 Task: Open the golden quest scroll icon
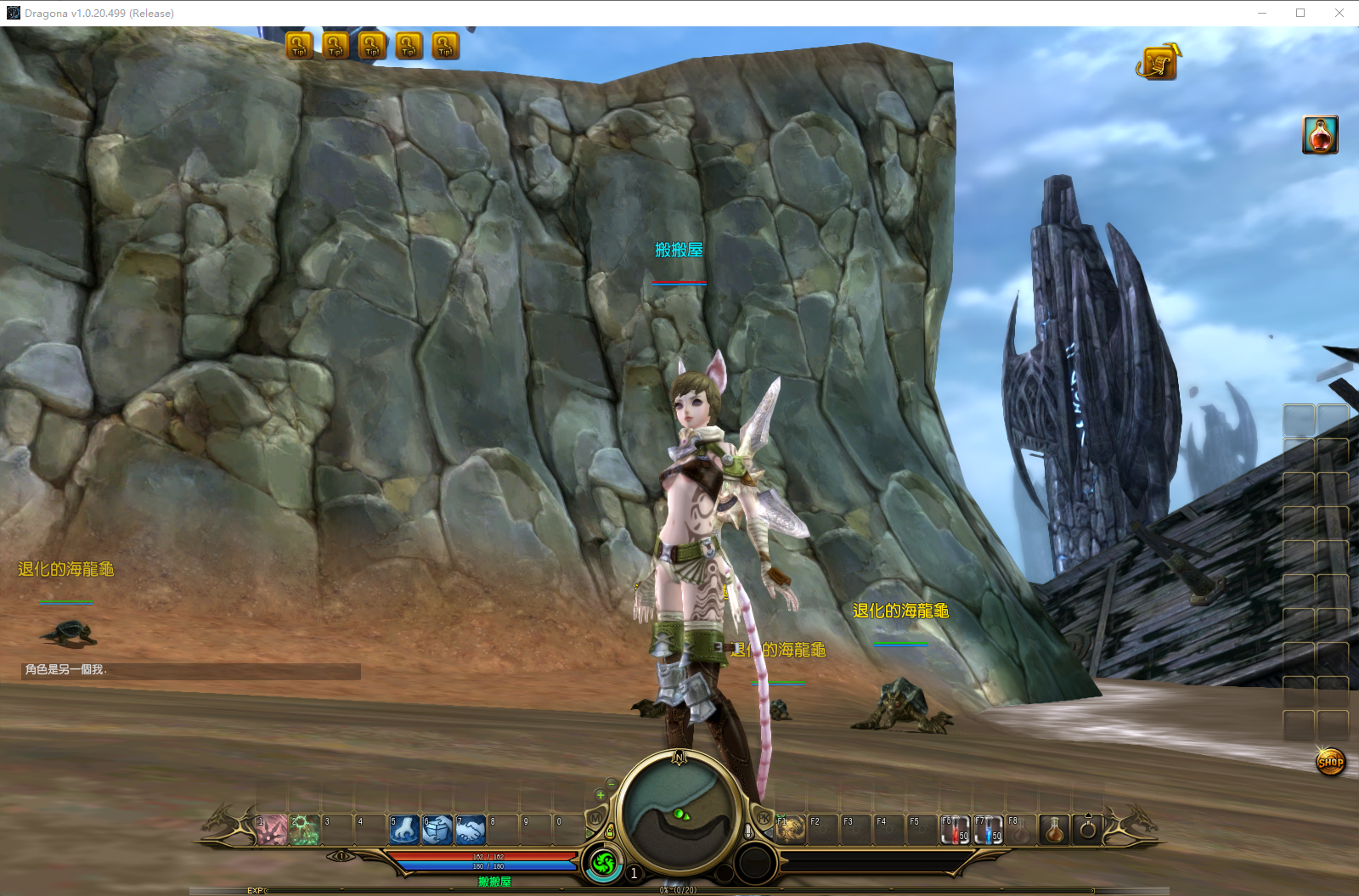pos(1158,62)
